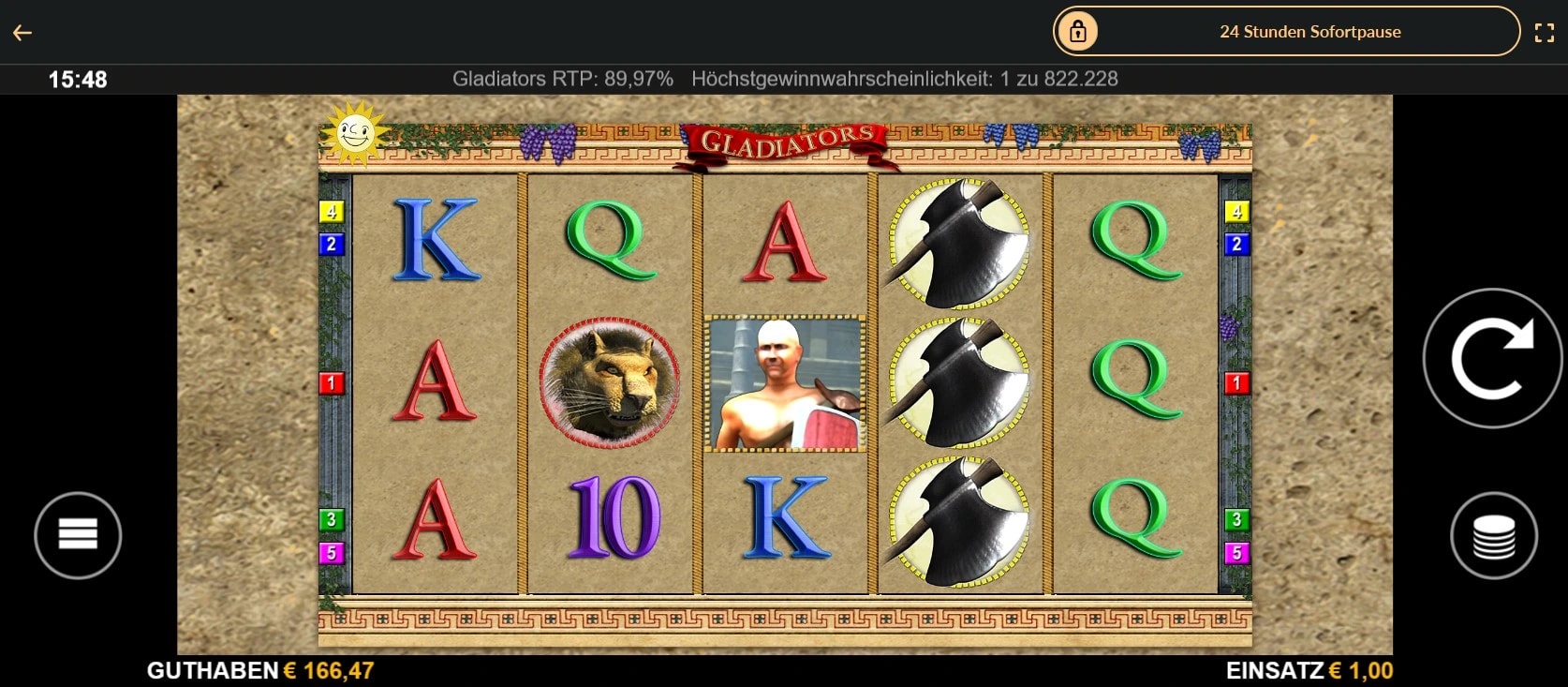Click the Gladiators RTP information text
The height and width of the screenshot is (687, 1568).
click(x=563, y=79)
